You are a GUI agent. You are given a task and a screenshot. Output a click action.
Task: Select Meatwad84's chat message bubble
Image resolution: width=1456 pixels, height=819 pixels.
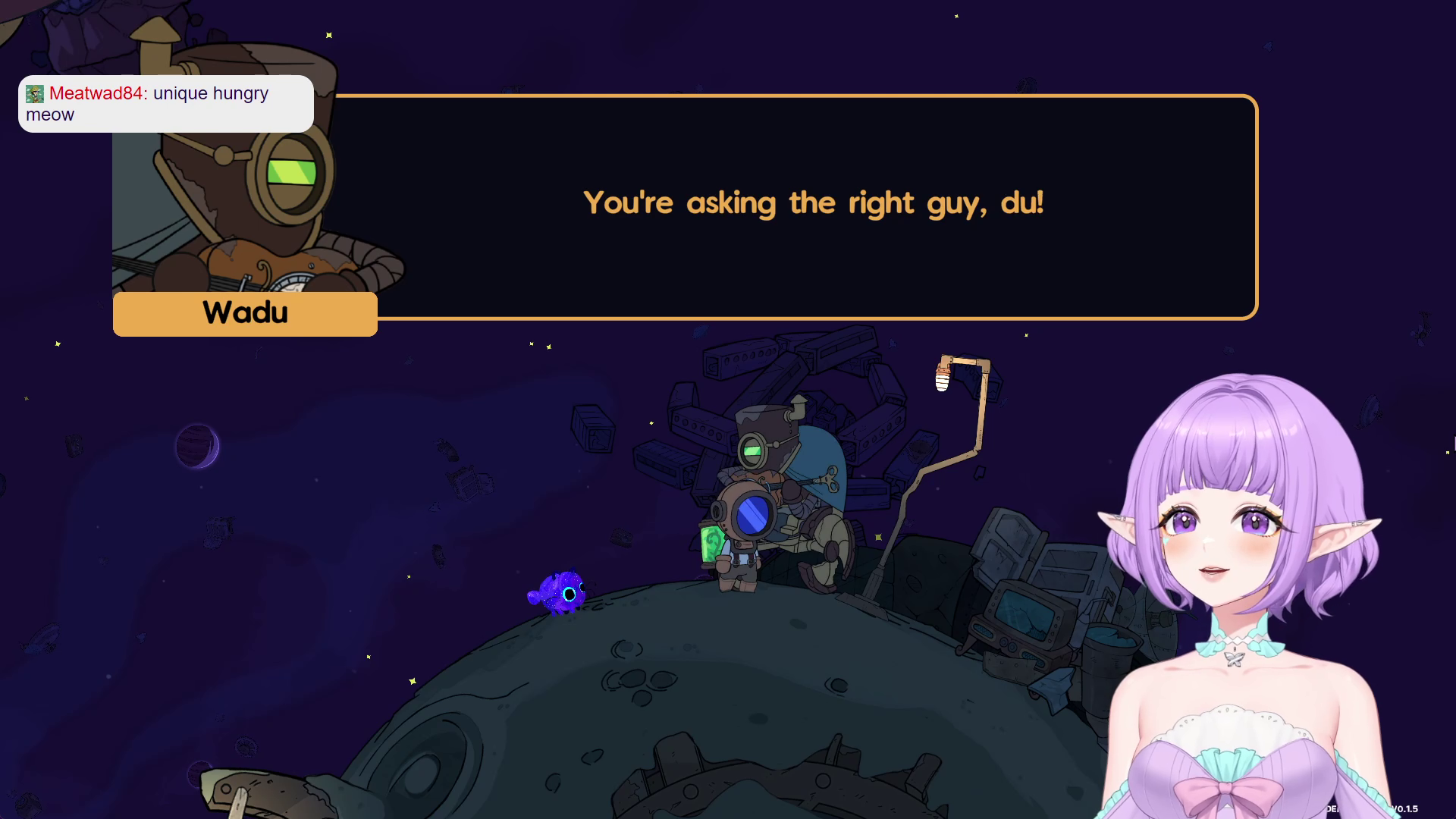[x=165, y=104]
